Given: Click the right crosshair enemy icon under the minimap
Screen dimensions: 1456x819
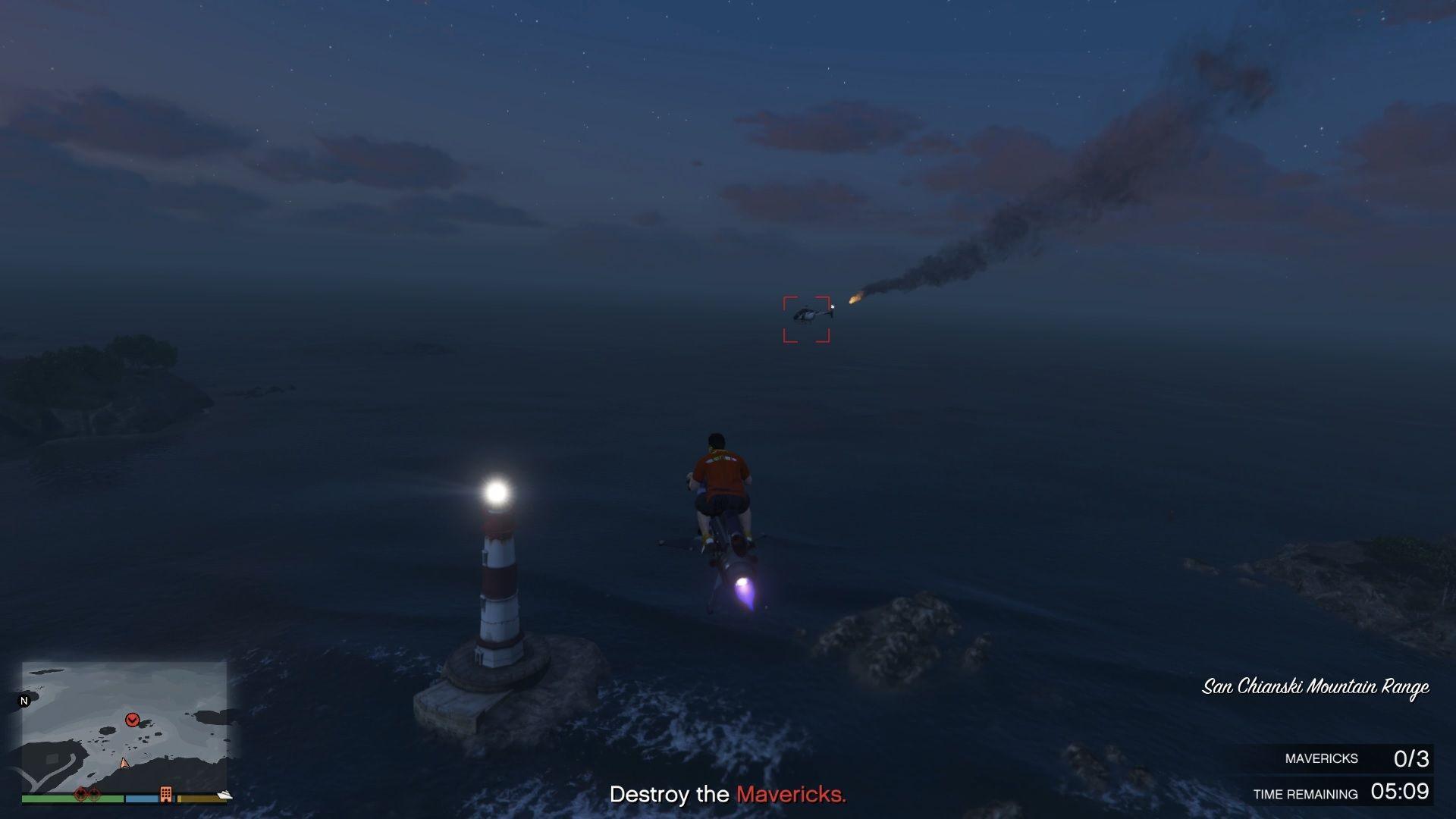Looking at the screenshot, I should [x=94, y=795].
